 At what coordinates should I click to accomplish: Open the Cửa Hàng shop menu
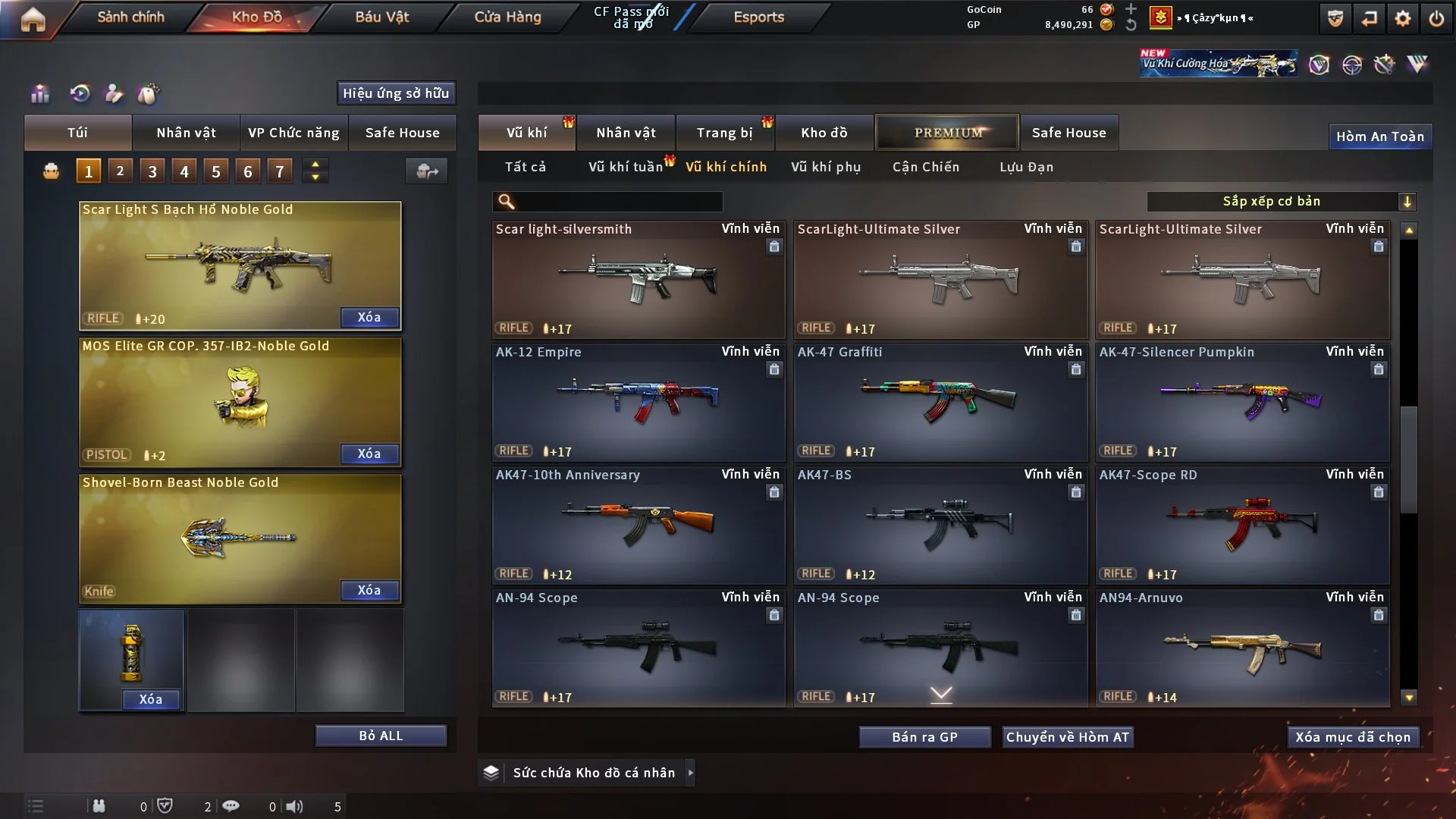pyautogui.click(x=507, y=17)
